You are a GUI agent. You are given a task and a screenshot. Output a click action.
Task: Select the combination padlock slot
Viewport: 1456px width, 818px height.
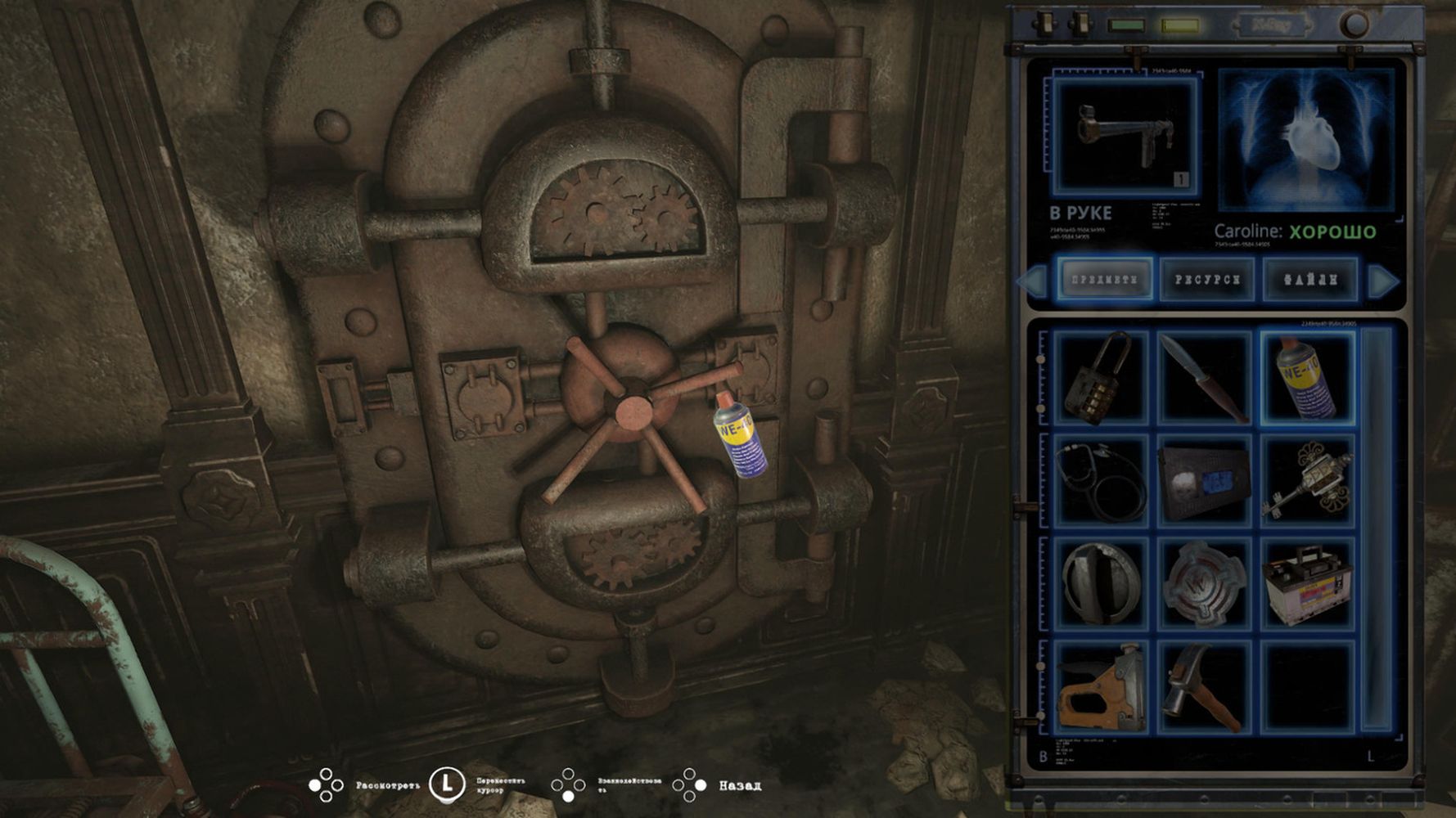pyautogui.click(x=1102, y=377)
